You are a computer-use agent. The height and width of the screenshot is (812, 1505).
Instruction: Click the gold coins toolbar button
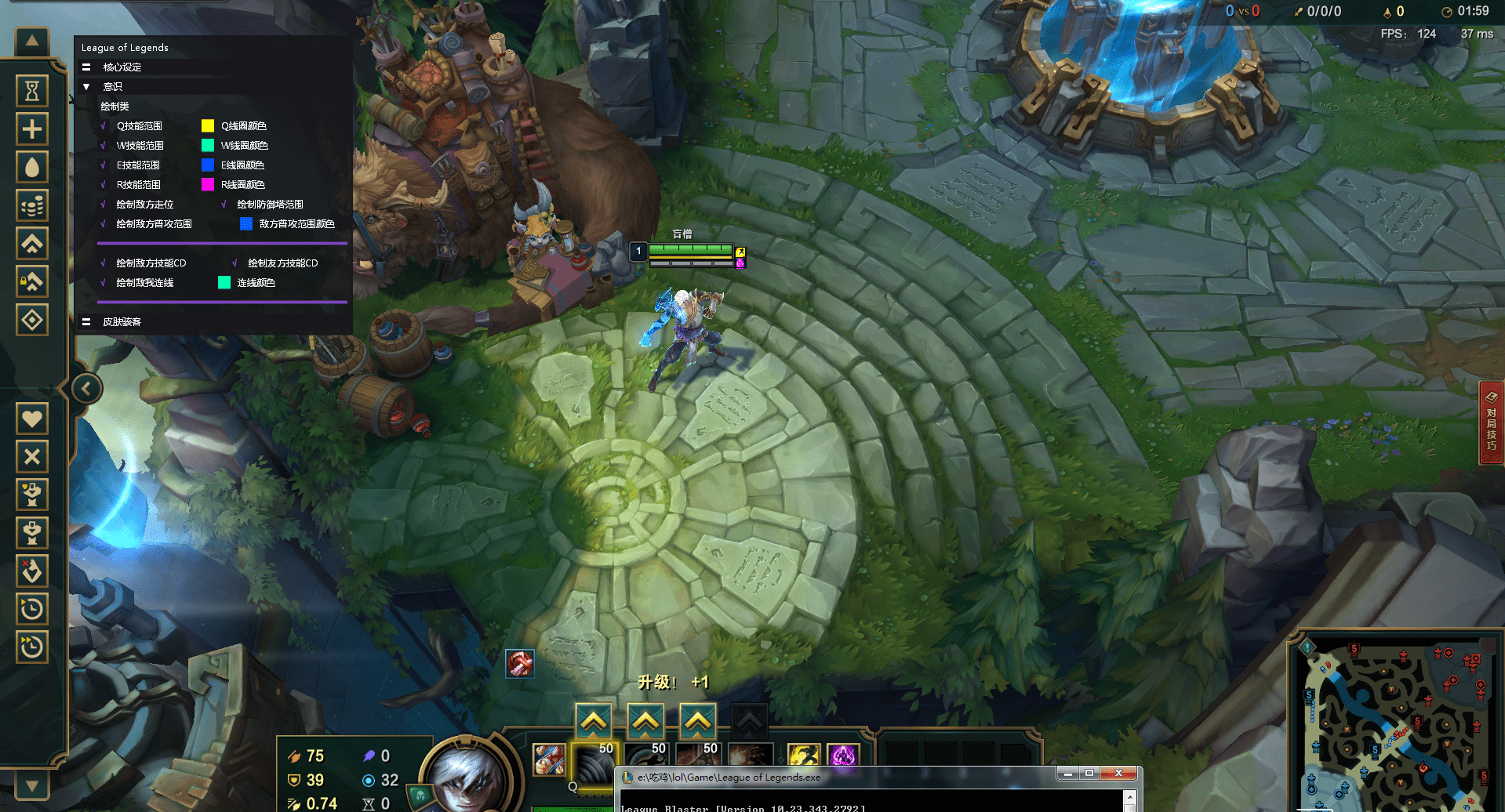32,205
